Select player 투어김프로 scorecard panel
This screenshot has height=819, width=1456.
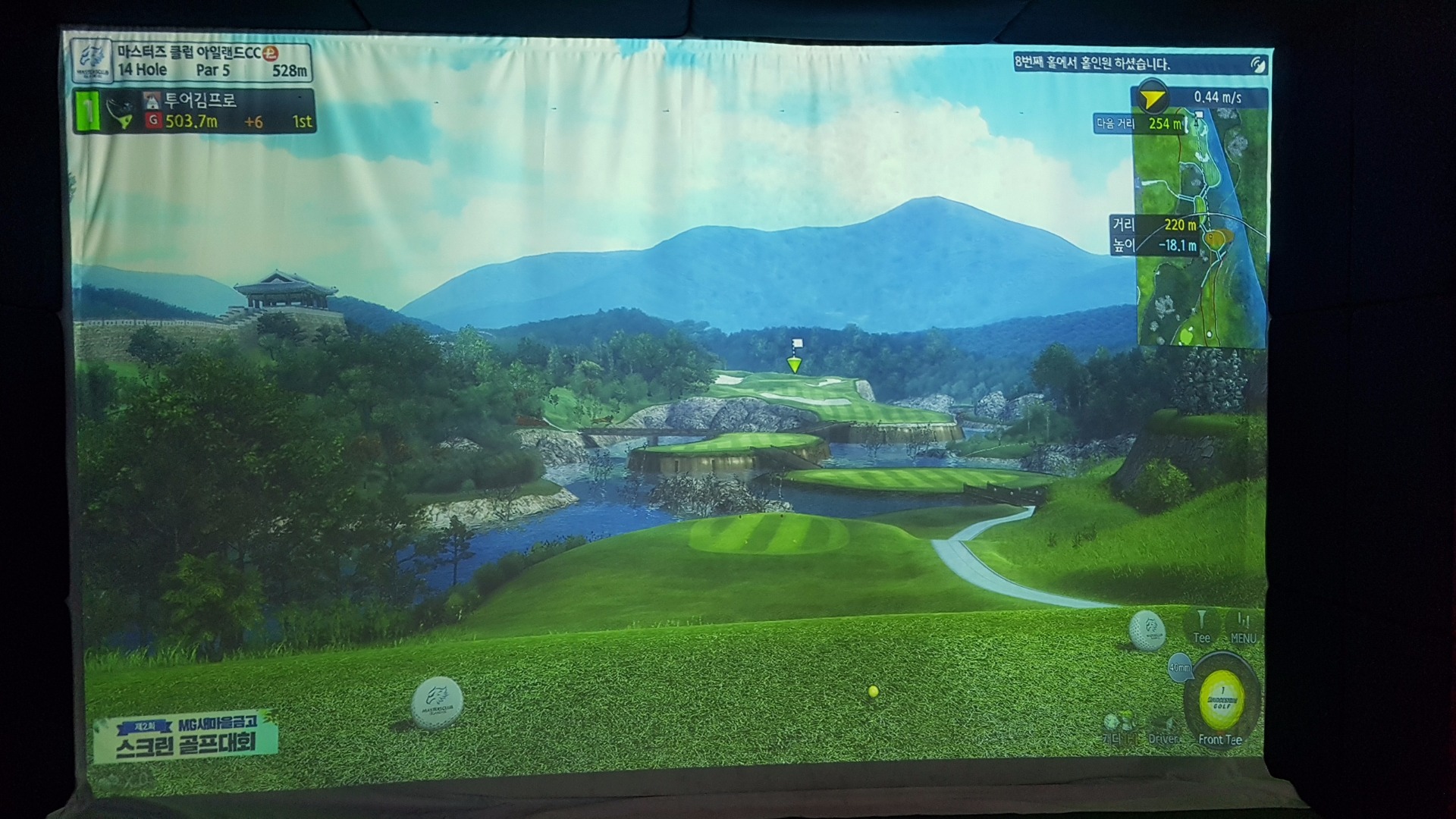pos(194,111)
